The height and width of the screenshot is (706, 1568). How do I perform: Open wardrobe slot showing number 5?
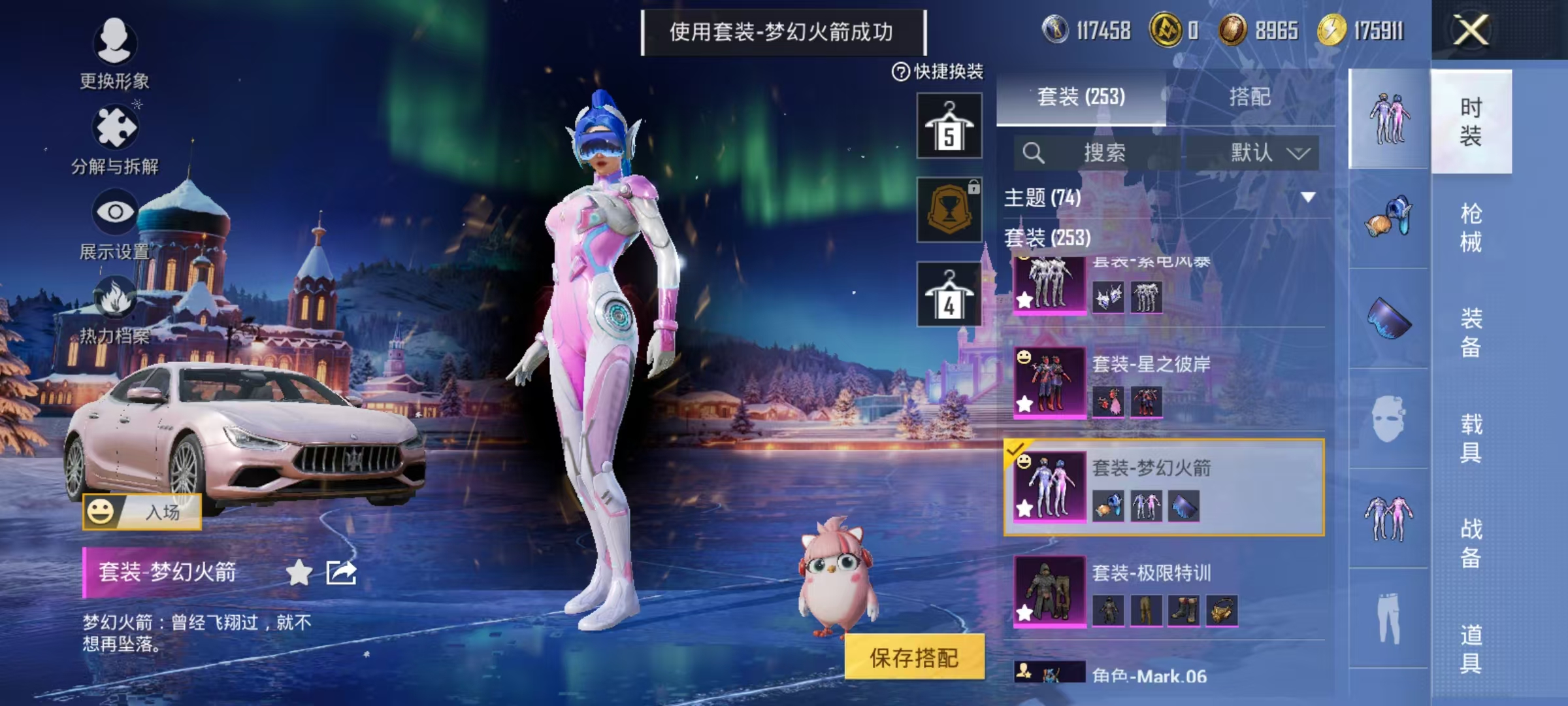click(951, 124)
